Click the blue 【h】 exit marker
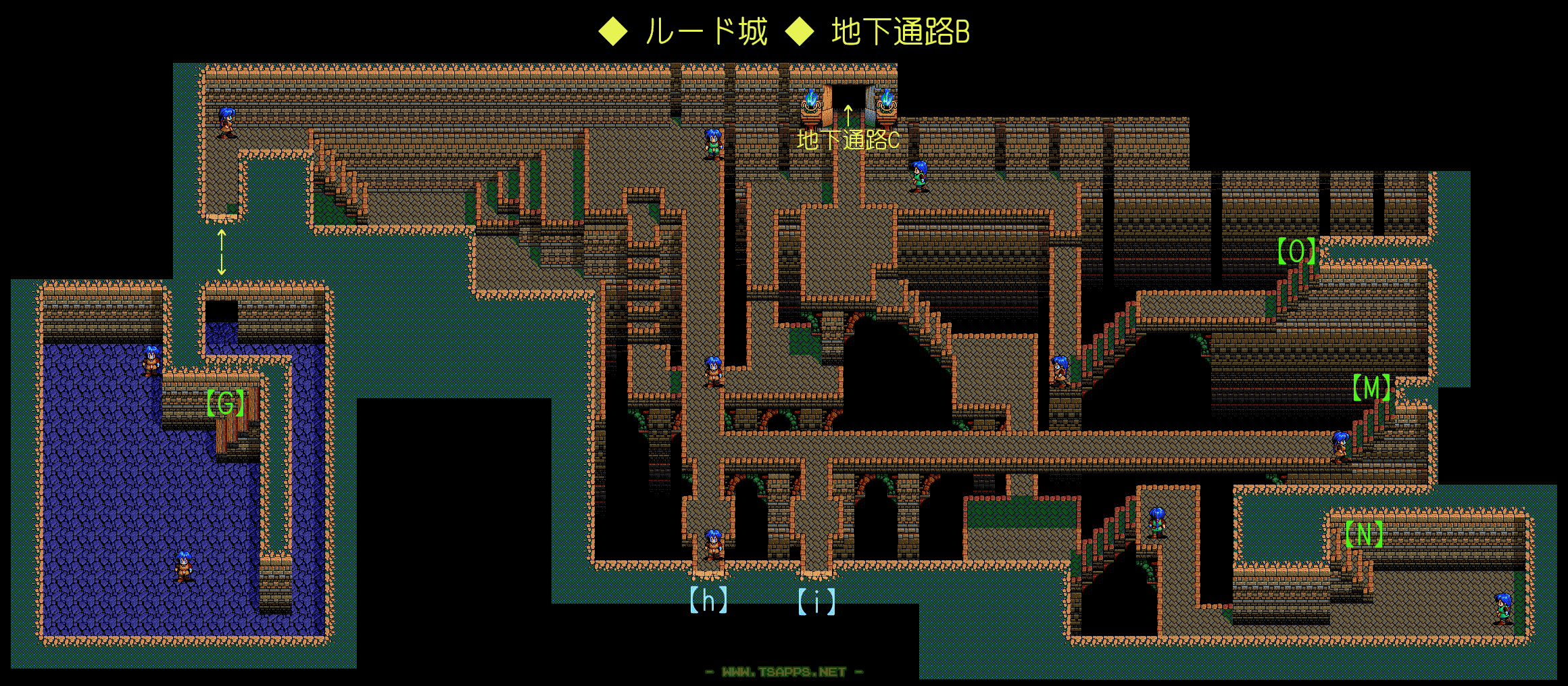The width and height of the screenshot is (1568, 686). pyautogui.click(x=708, y=600)
